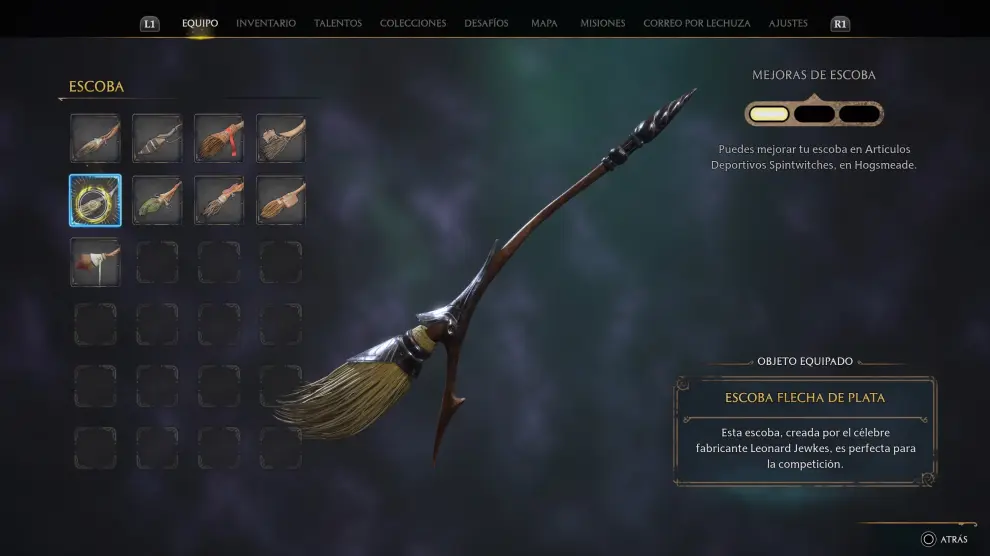Viewport: 990px width, 556px height.
Task: Select the Equipo tab
Action: 200,23
